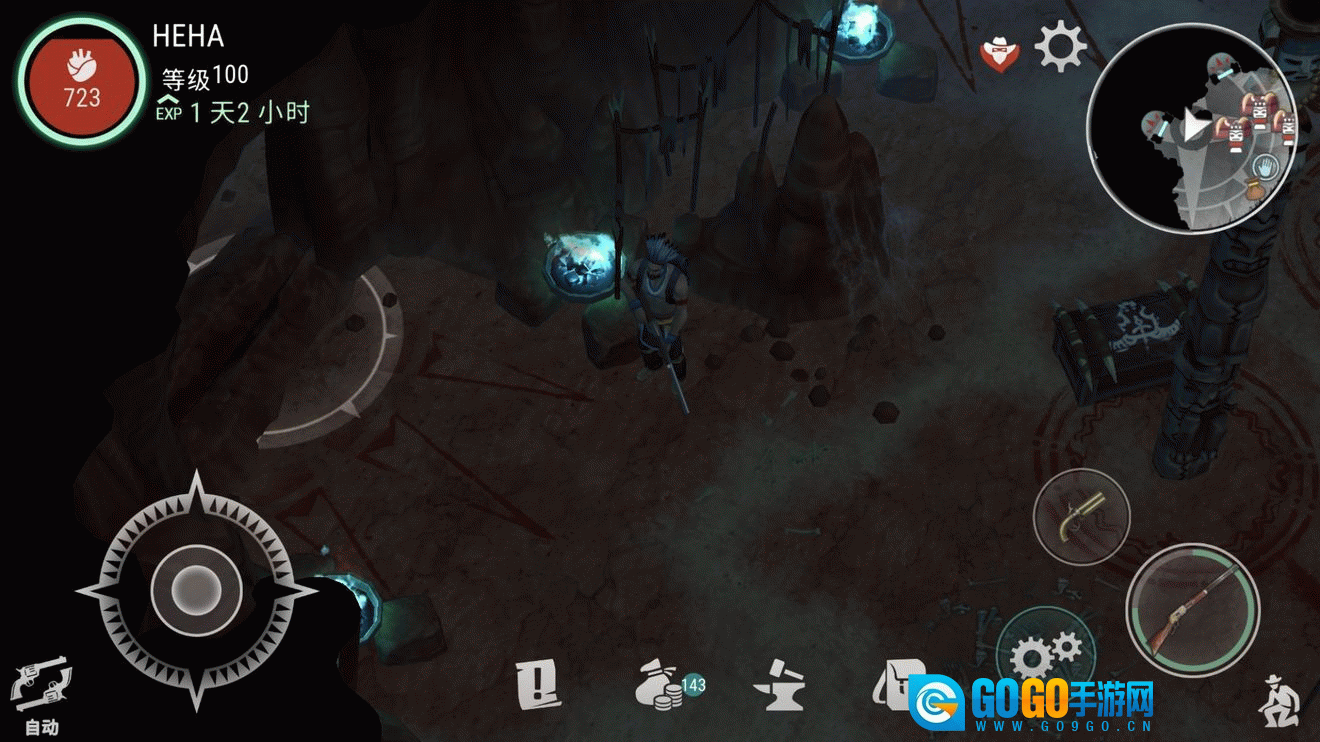1320x742 pixels.
Task: Toggle crouch with the kneeling cowboy icon
Action: point(1280,700)
